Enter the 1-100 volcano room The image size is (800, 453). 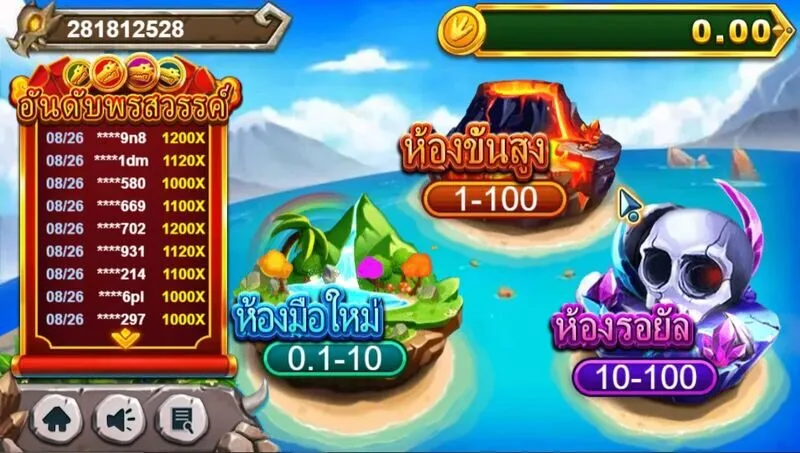click(x=494, y=200)
